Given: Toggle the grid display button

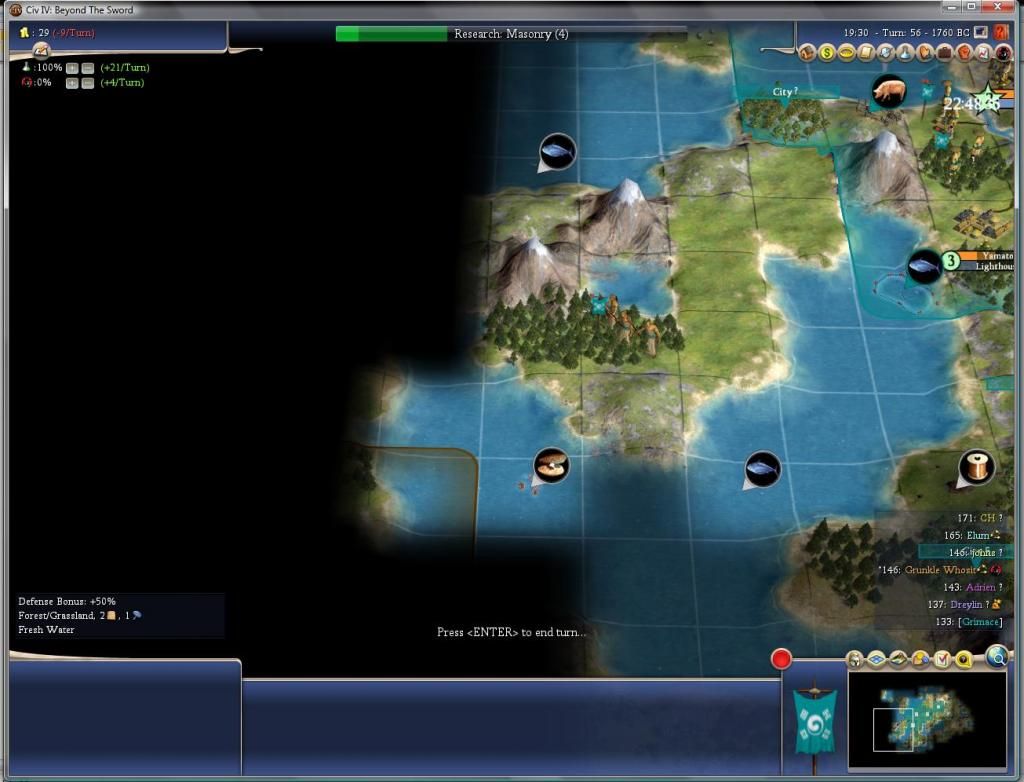Looking at the screenshot, I should pos(876,659).
